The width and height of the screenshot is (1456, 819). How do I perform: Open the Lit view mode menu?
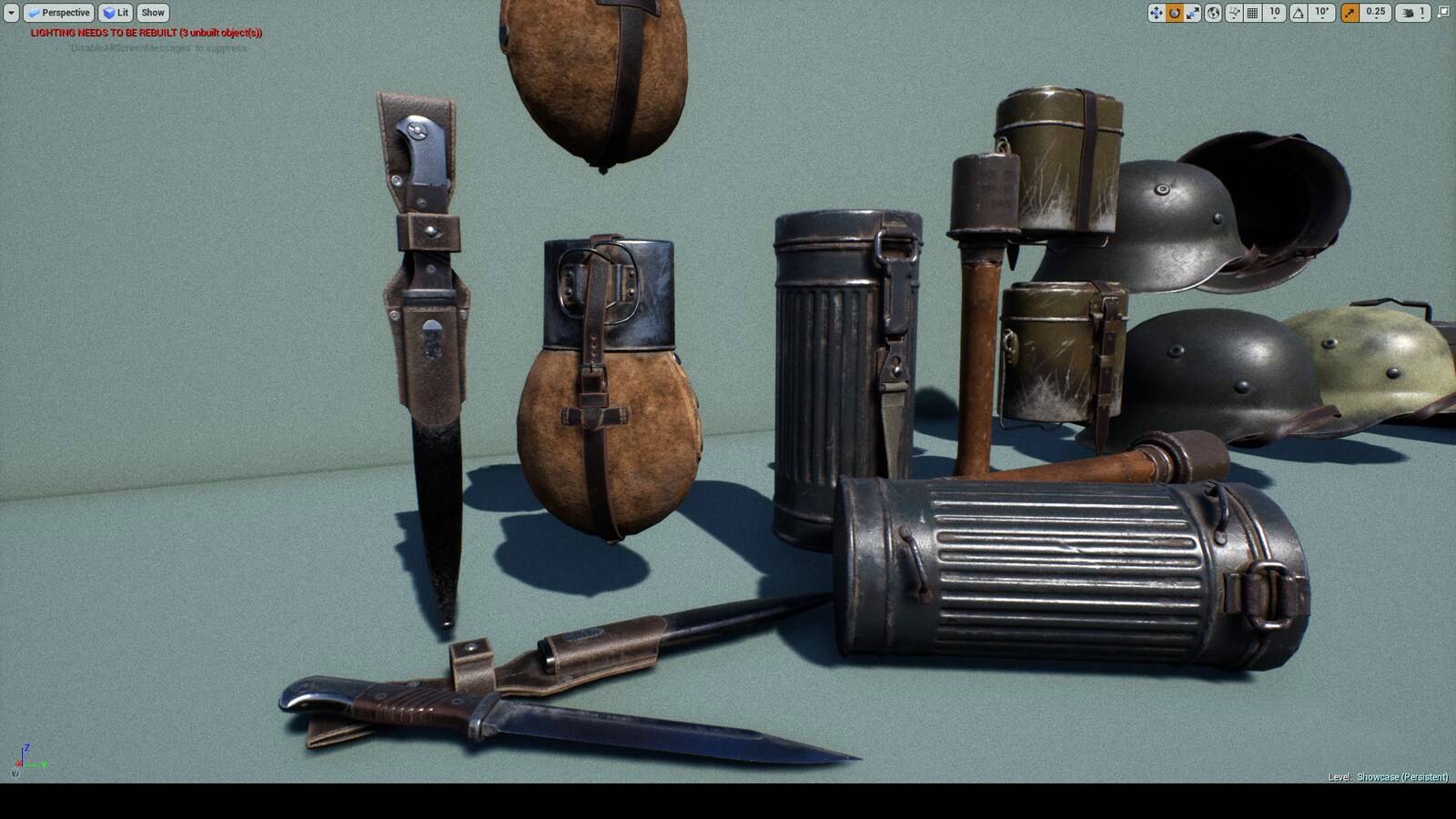(x=117, y=13)
